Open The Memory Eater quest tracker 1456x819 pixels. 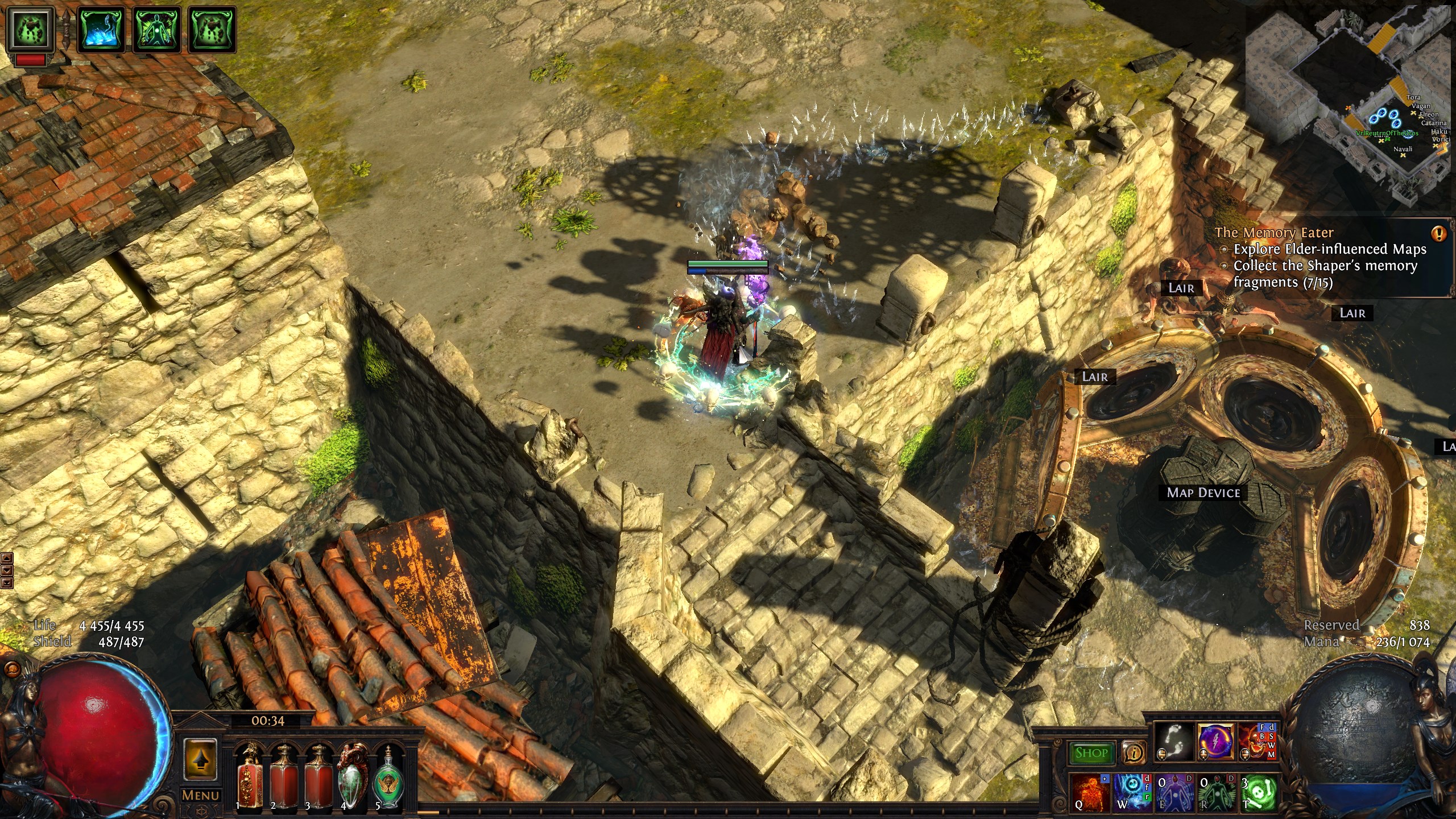(x=1274, y=233)
